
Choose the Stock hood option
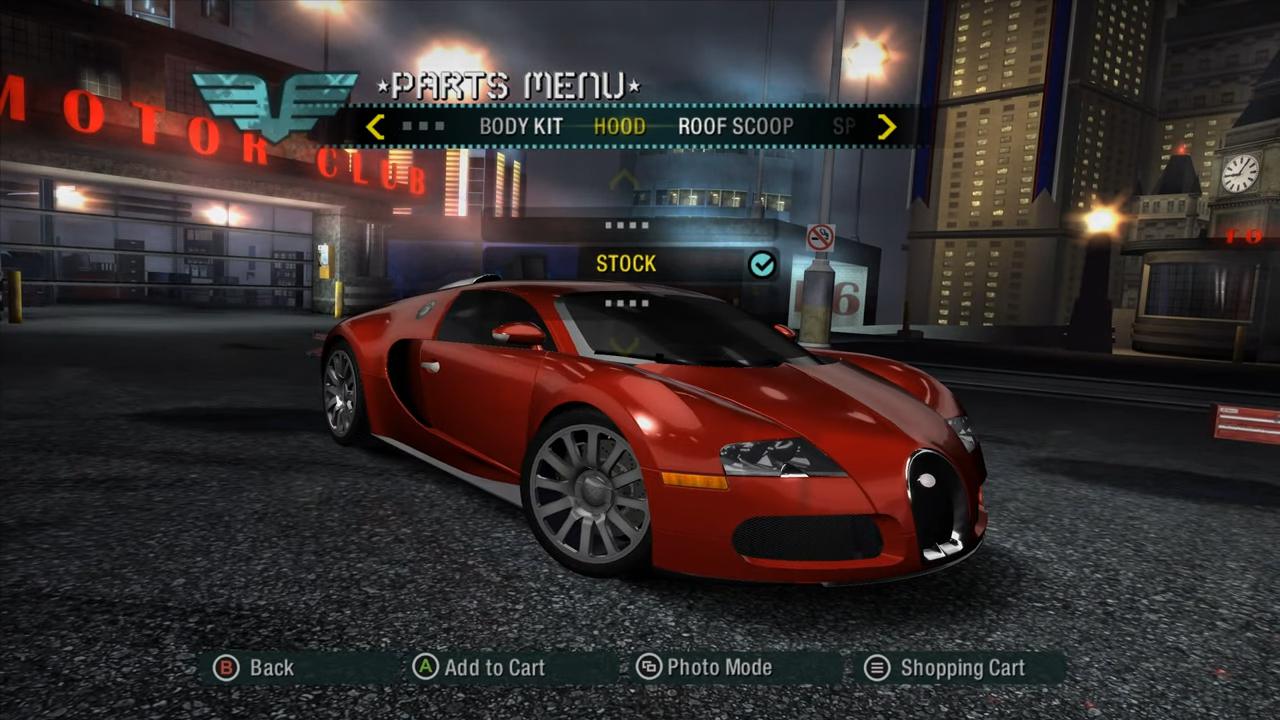(627, 264)
